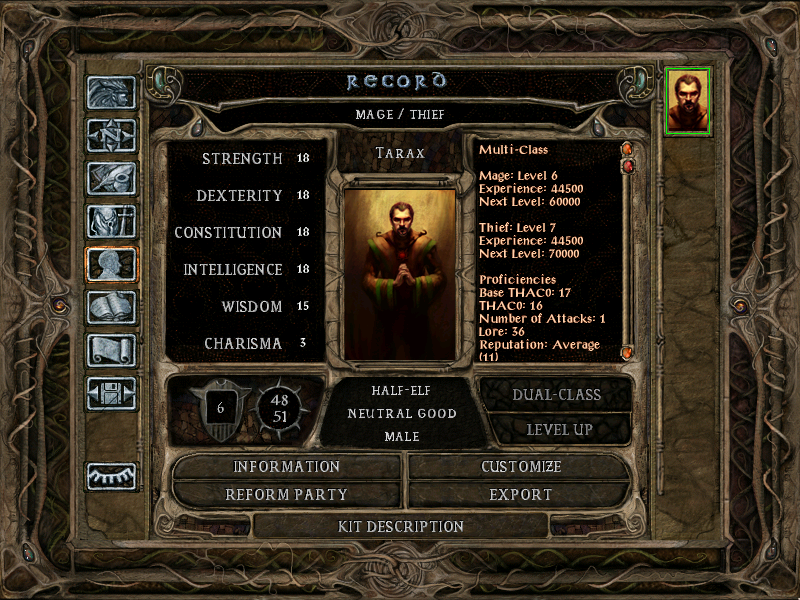800x600 pixels.
Task: Select Tarax's party portrait
Action: (x=688, y=101)
